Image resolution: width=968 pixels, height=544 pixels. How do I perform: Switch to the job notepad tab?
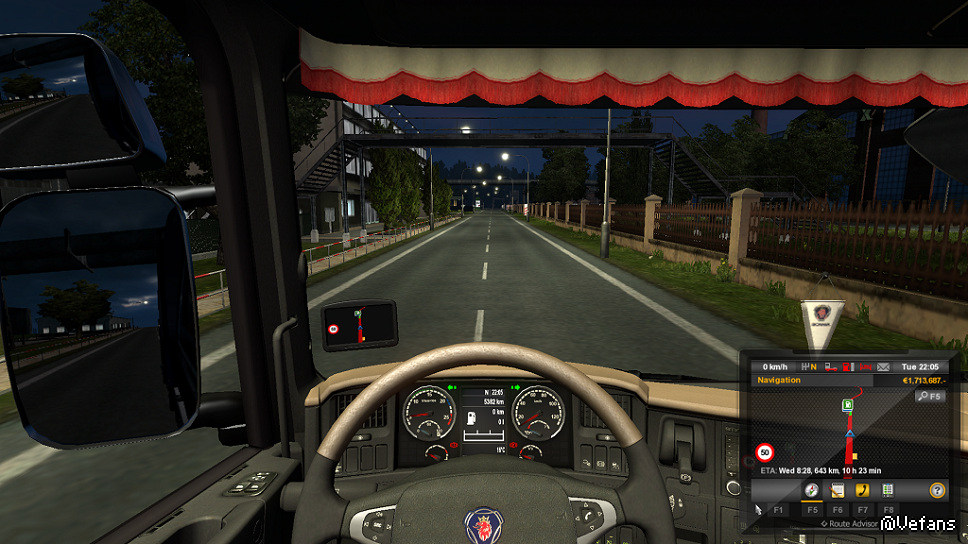tap(837, 490)
